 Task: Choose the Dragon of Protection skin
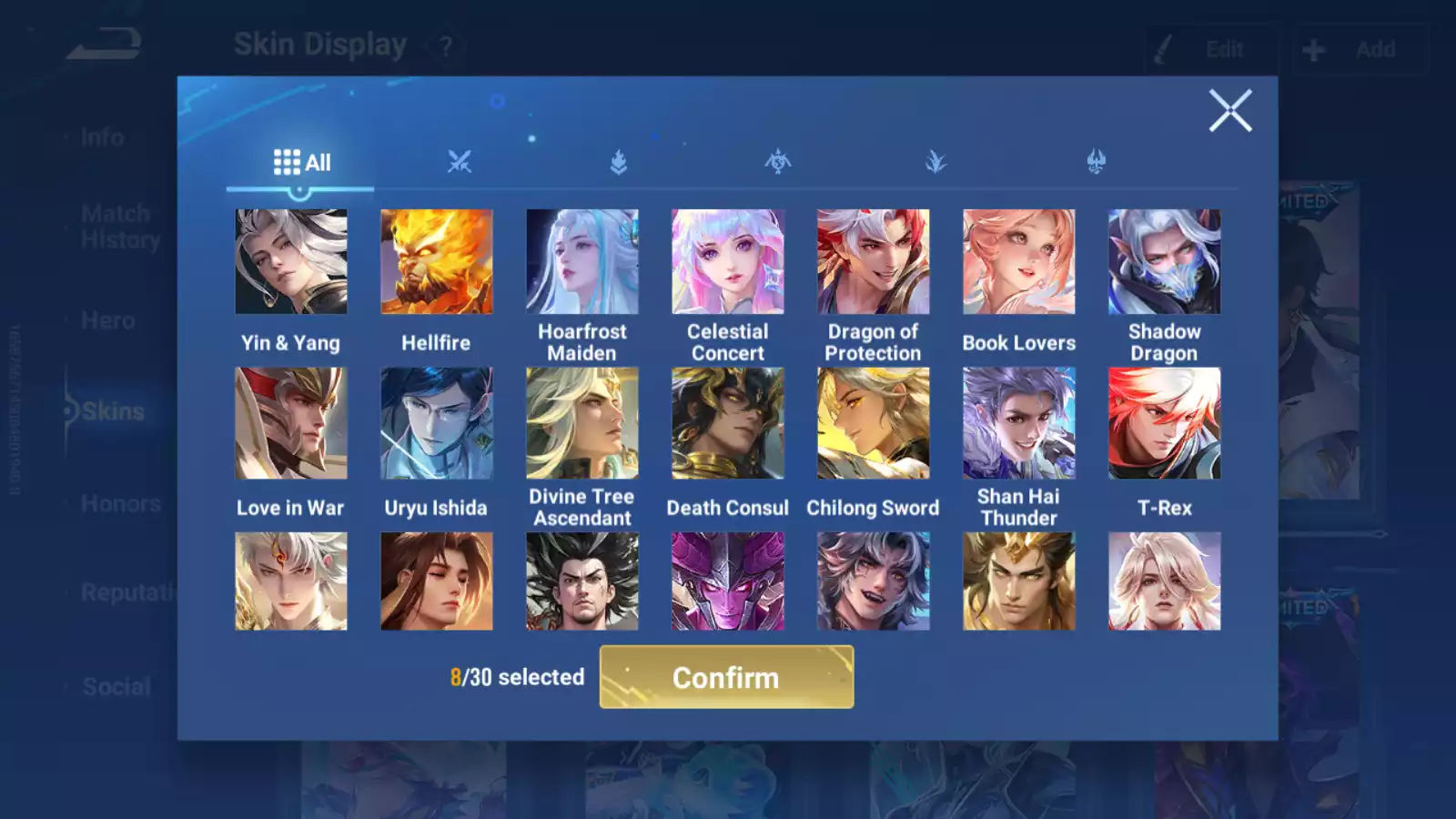click(x=874, y=262)
